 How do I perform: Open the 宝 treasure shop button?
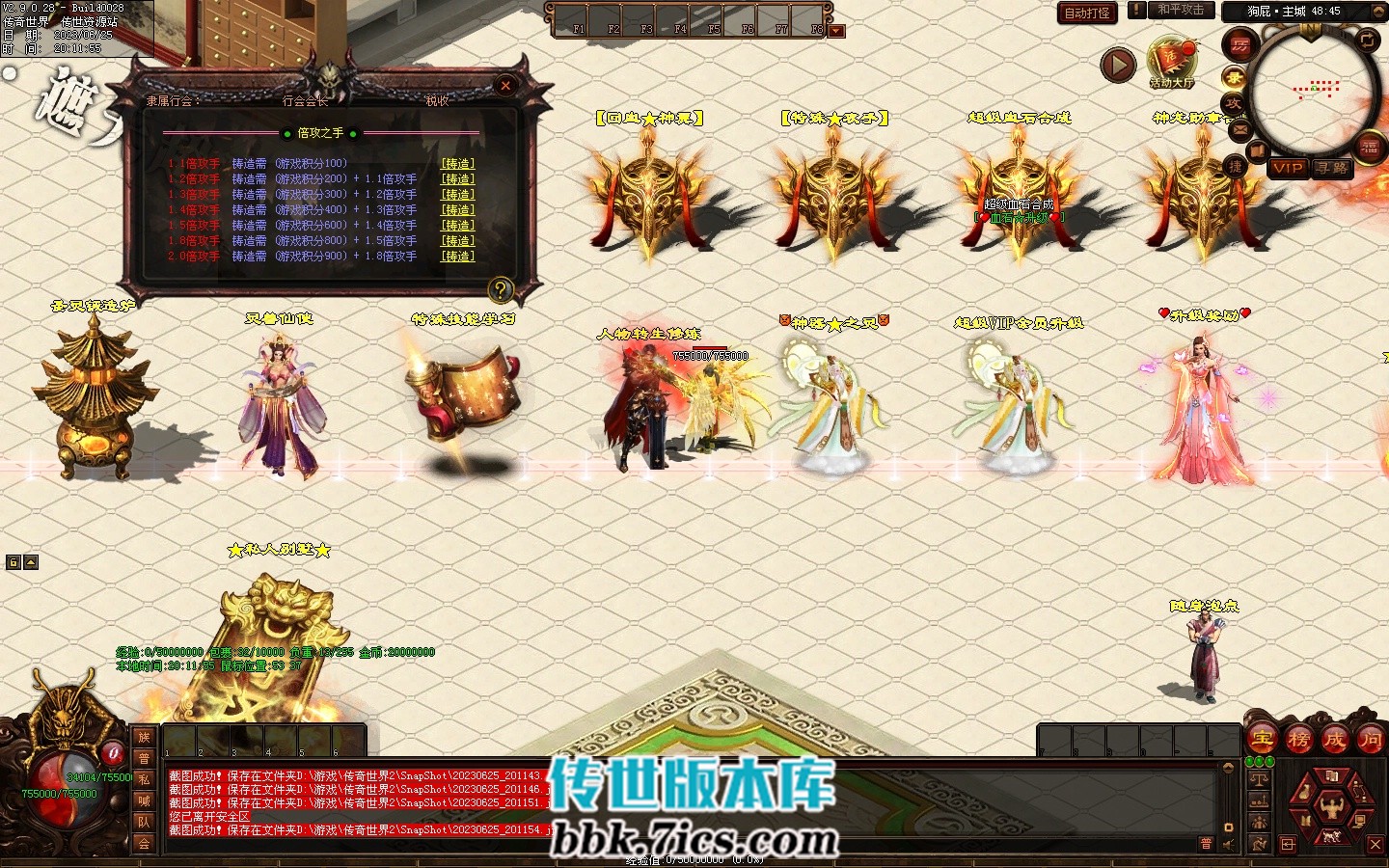tap(1262, 741)
